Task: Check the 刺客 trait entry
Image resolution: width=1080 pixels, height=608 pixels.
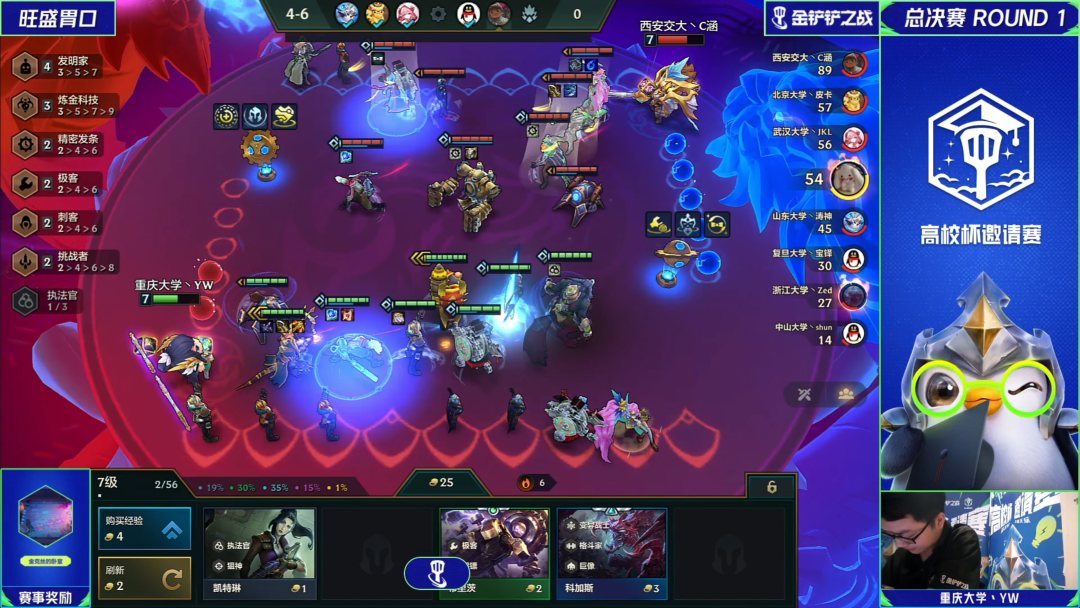Action: 60,222
